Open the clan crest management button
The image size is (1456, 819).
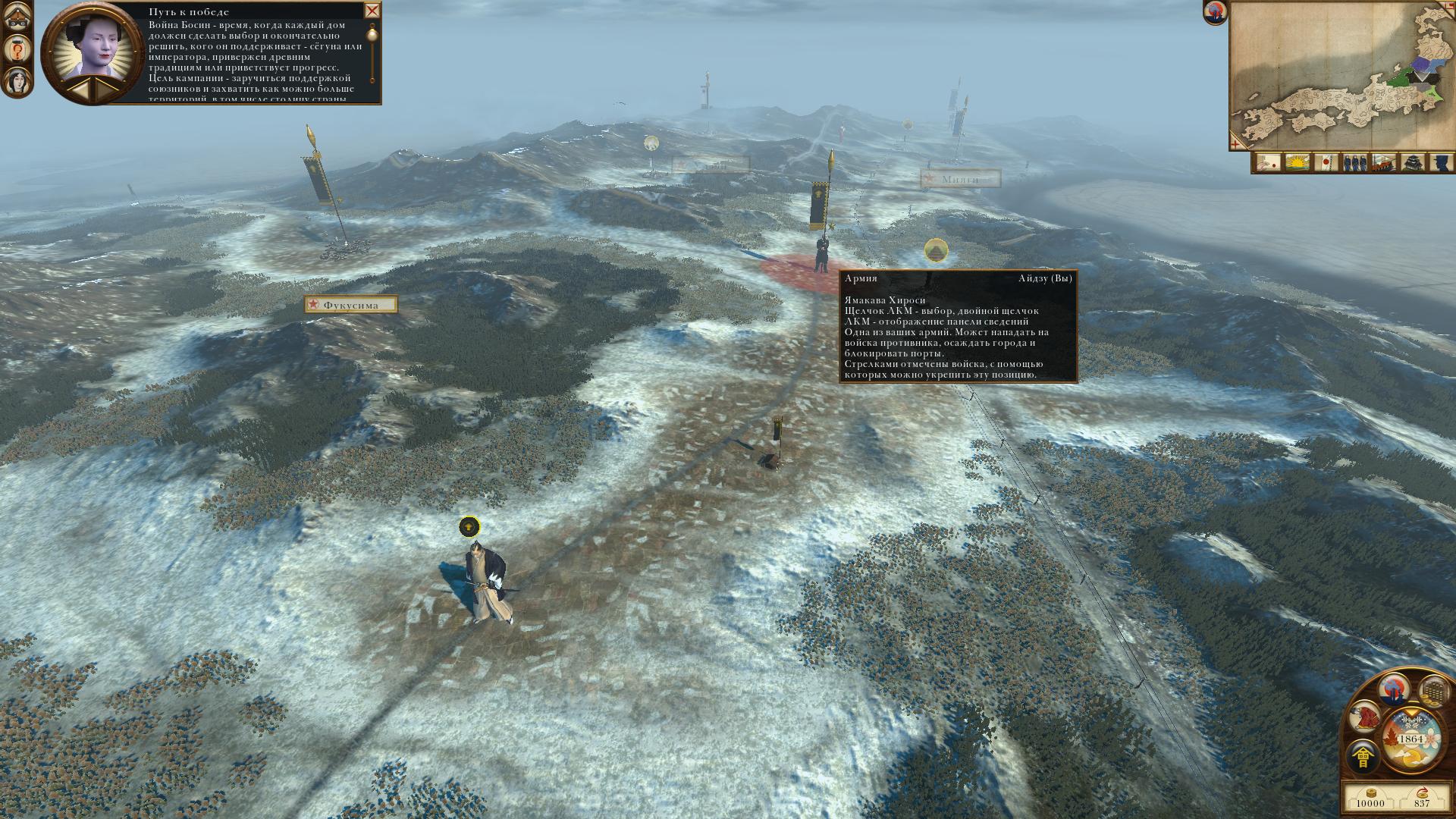[1363, 758]
